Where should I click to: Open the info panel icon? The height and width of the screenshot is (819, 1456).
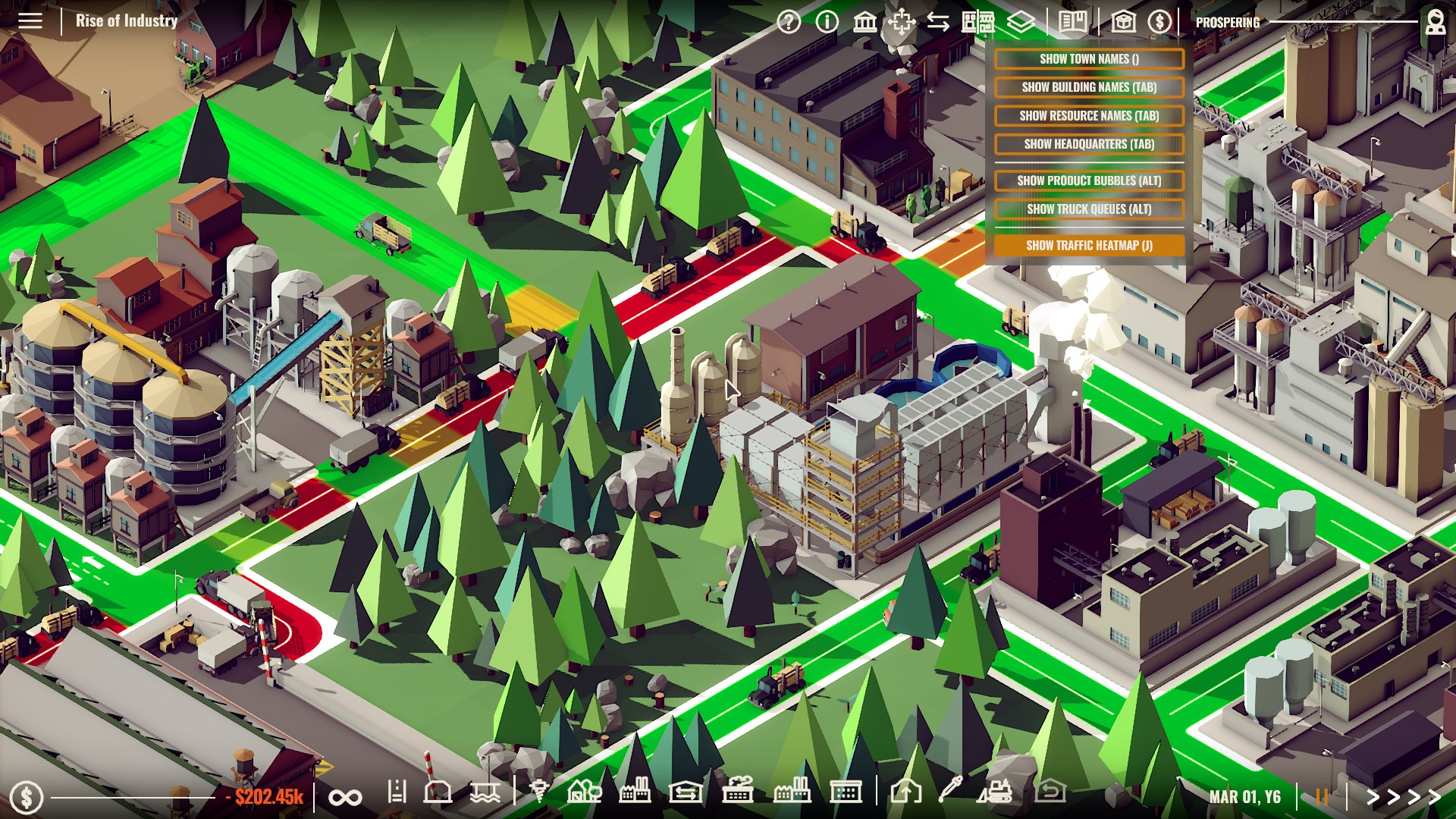point(827,22)
